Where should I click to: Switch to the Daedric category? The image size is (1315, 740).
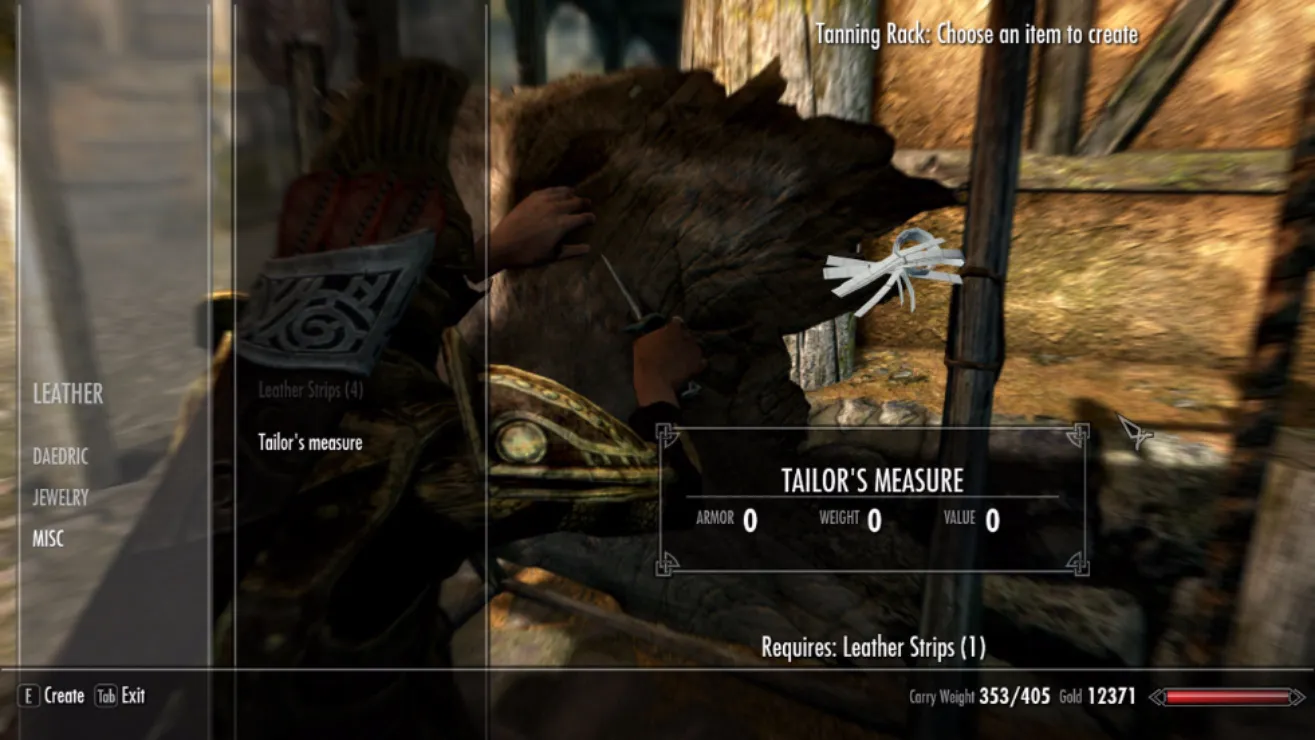pos(61,457)
